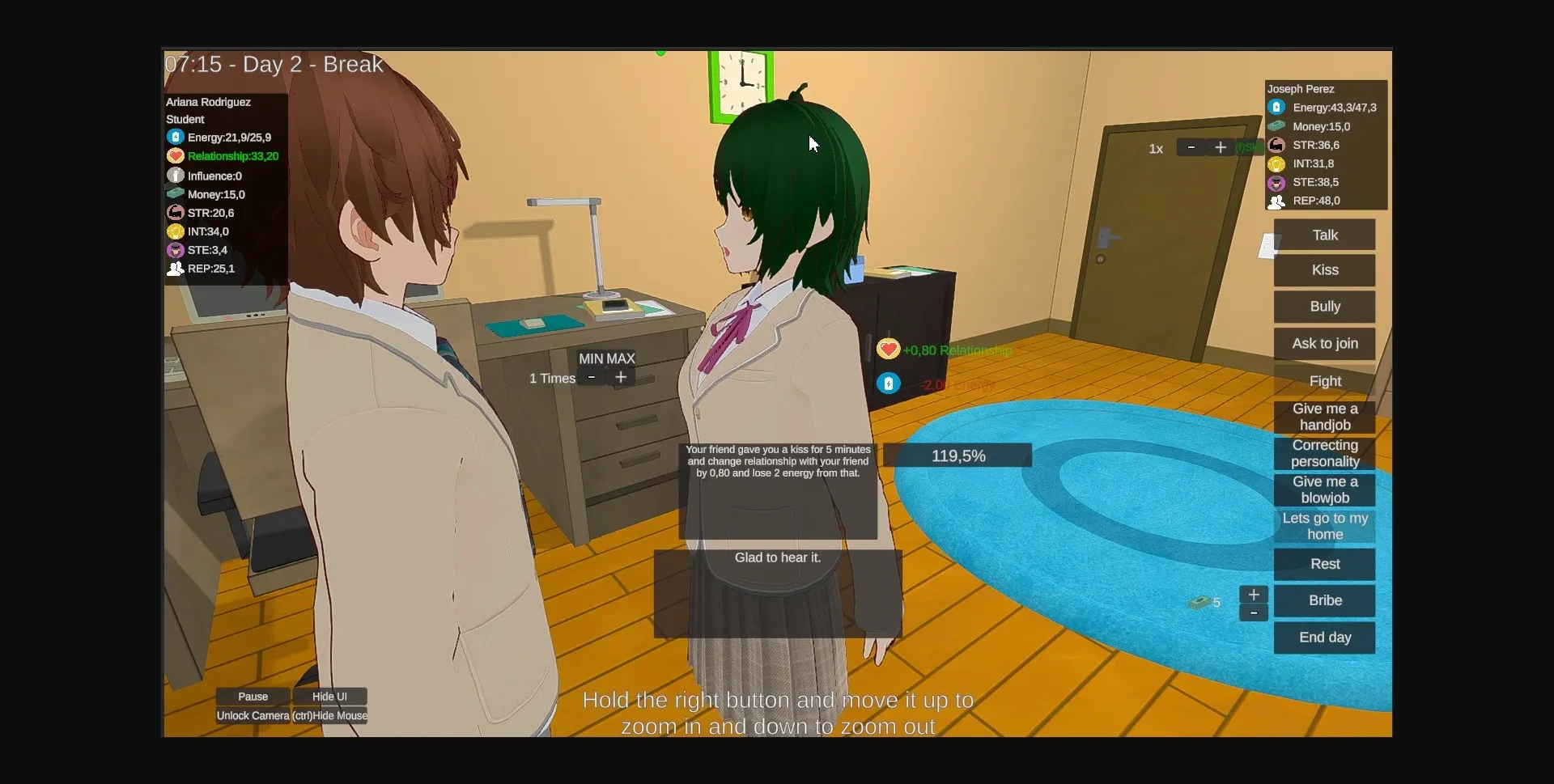Toggle Hide UI

(329, 696)
